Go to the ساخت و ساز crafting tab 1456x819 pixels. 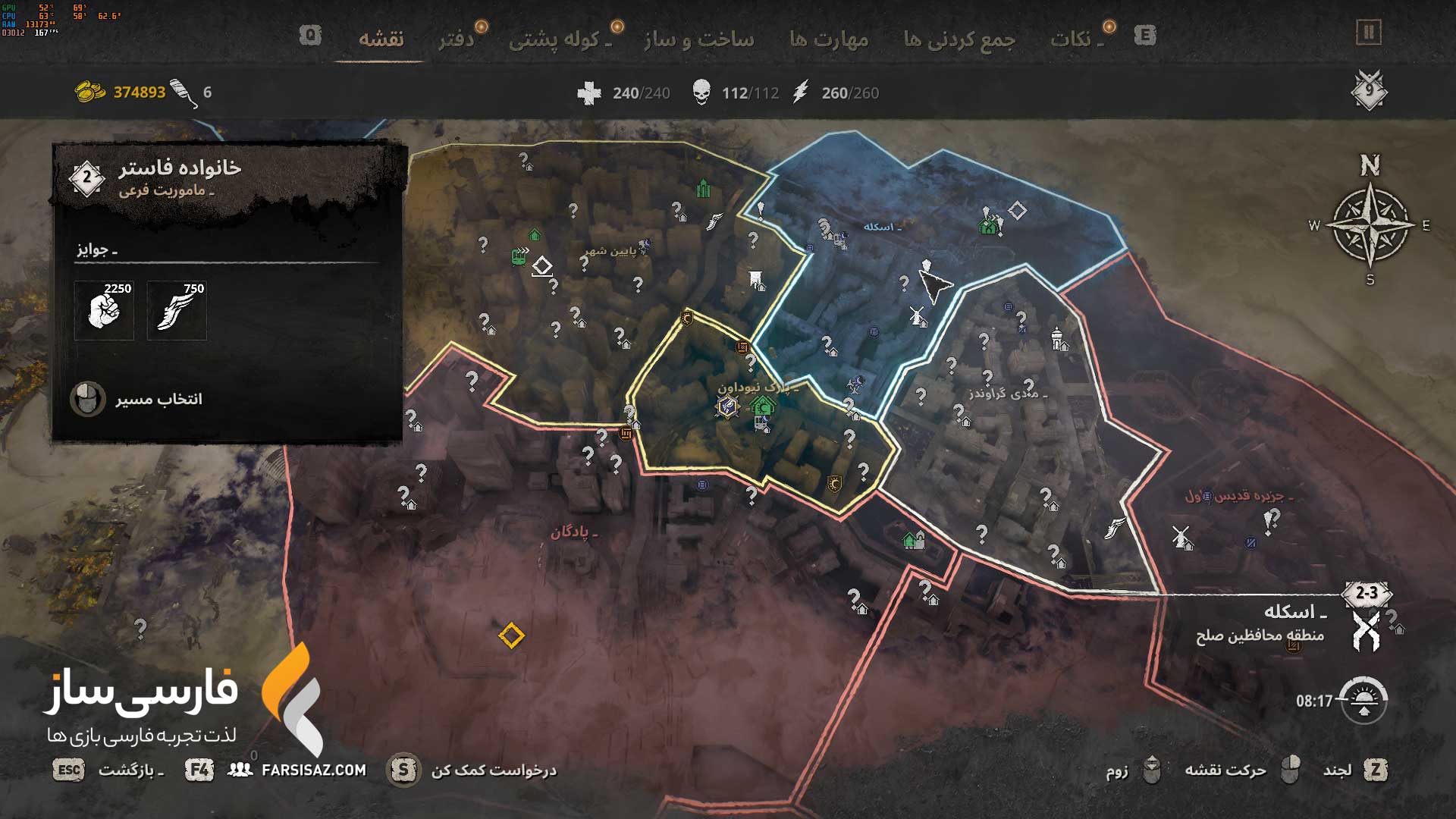(x=698, y=39)
